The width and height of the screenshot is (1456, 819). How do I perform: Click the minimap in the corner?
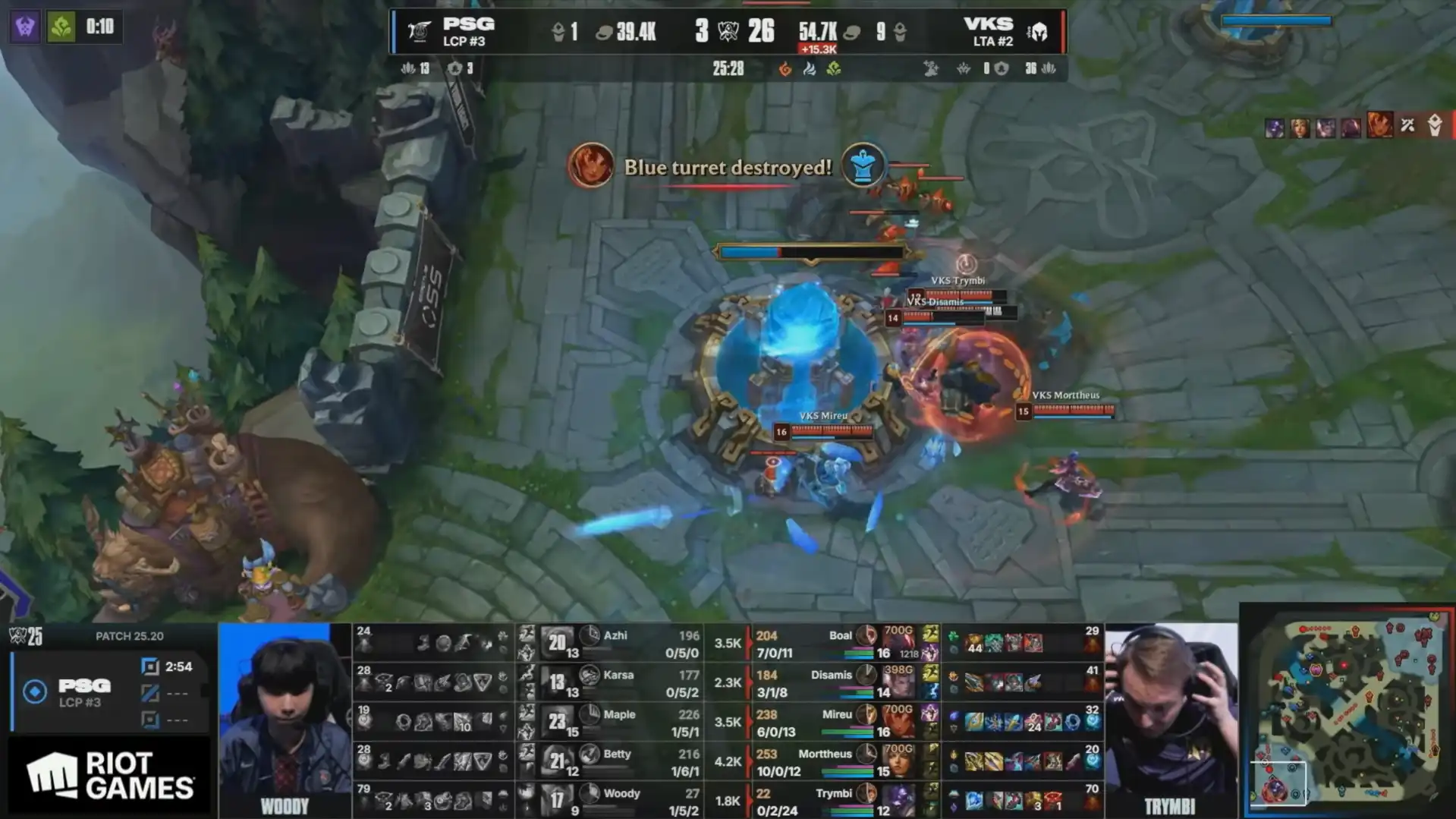point(1349,712)
